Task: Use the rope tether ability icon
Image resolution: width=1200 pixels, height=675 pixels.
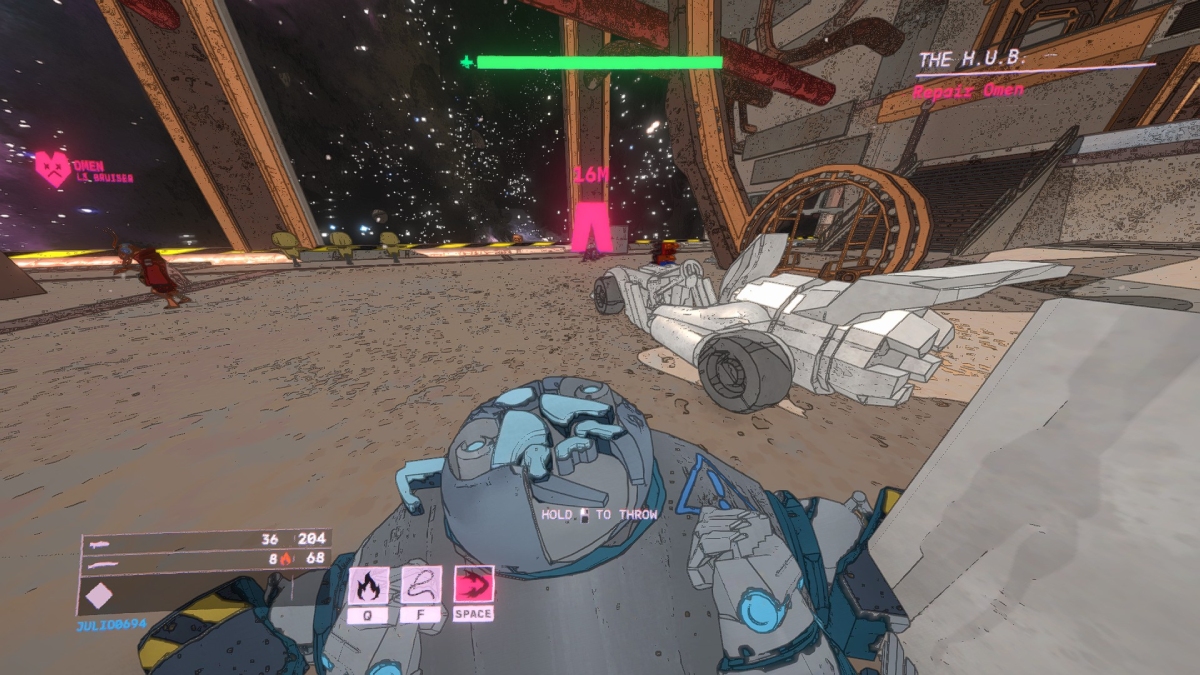Action: point(421,585)
